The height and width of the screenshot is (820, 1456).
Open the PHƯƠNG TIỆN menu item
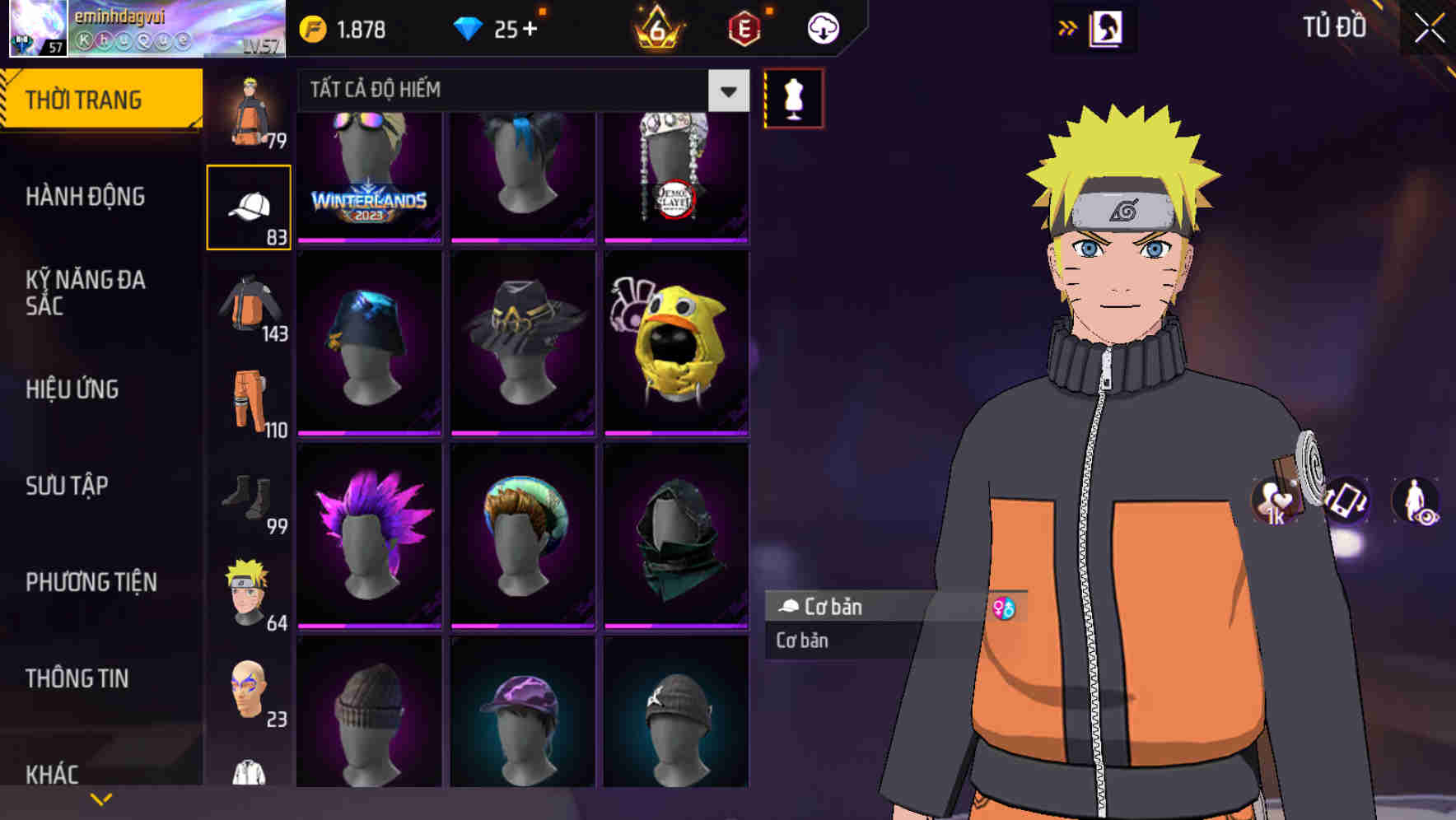click(91, 582)
